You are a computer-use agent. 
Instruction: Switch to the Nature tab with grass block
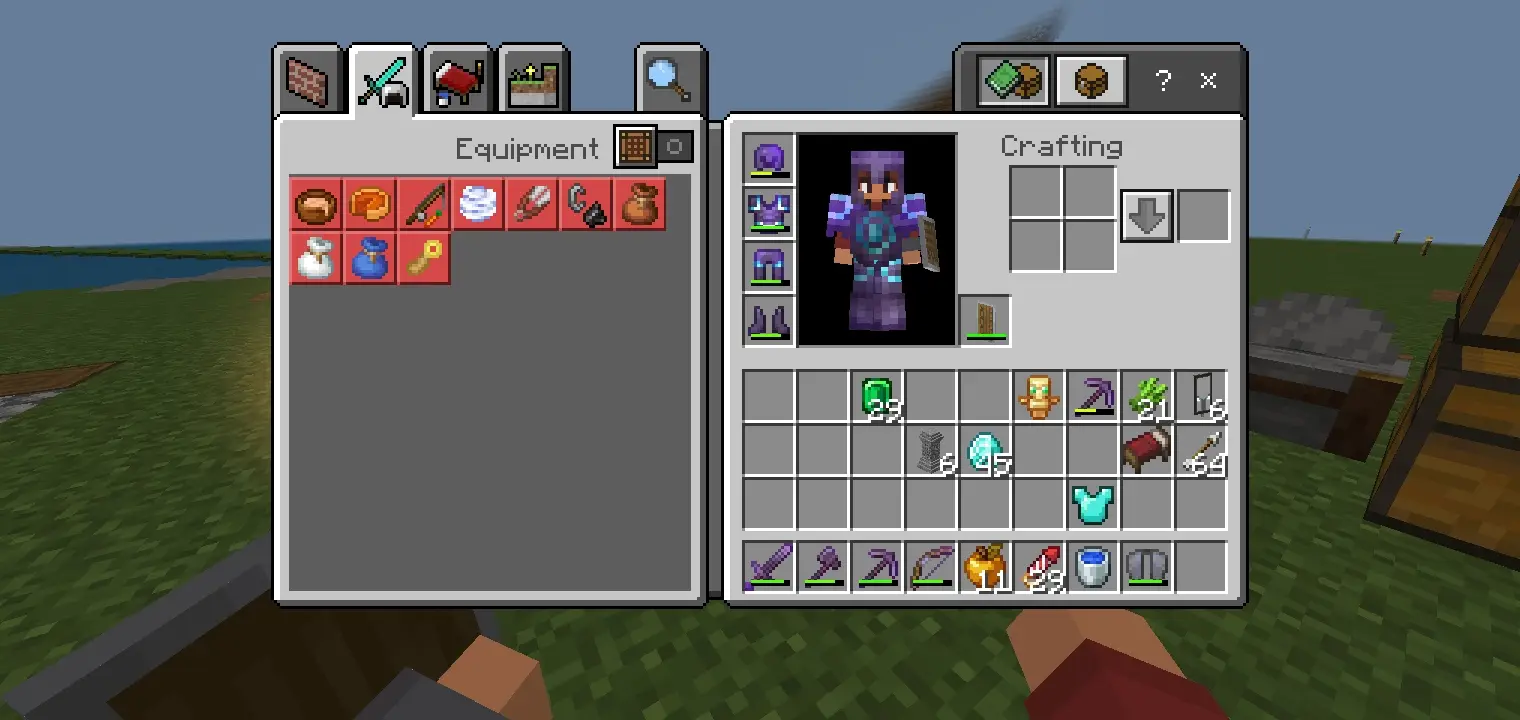click(533, 80)
